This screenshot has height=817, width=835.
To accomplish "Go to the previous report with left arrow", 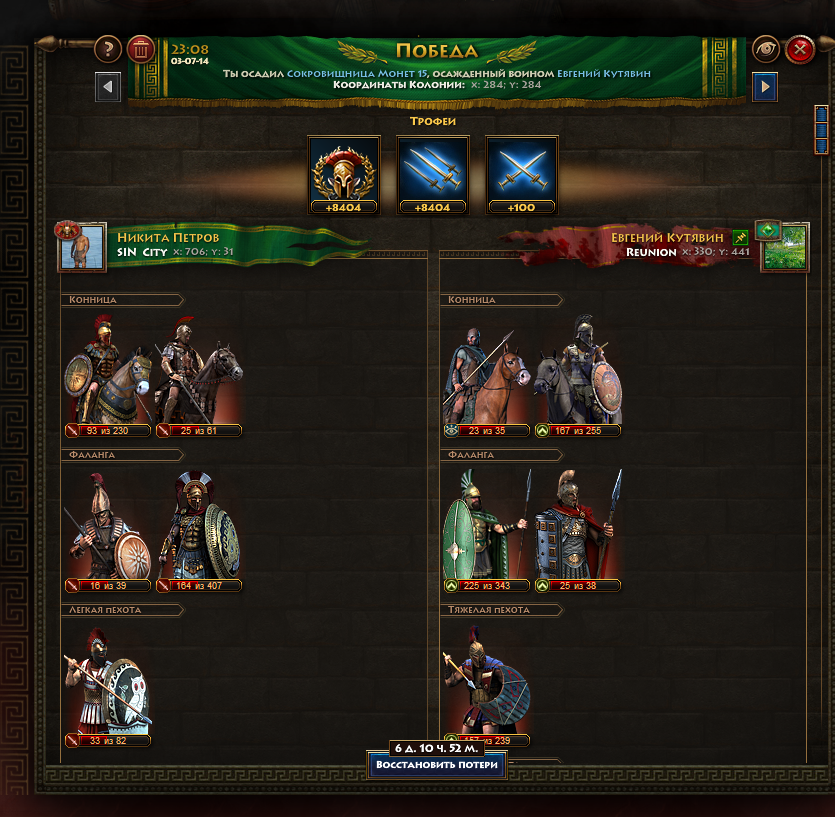I will tap(108, 87).
